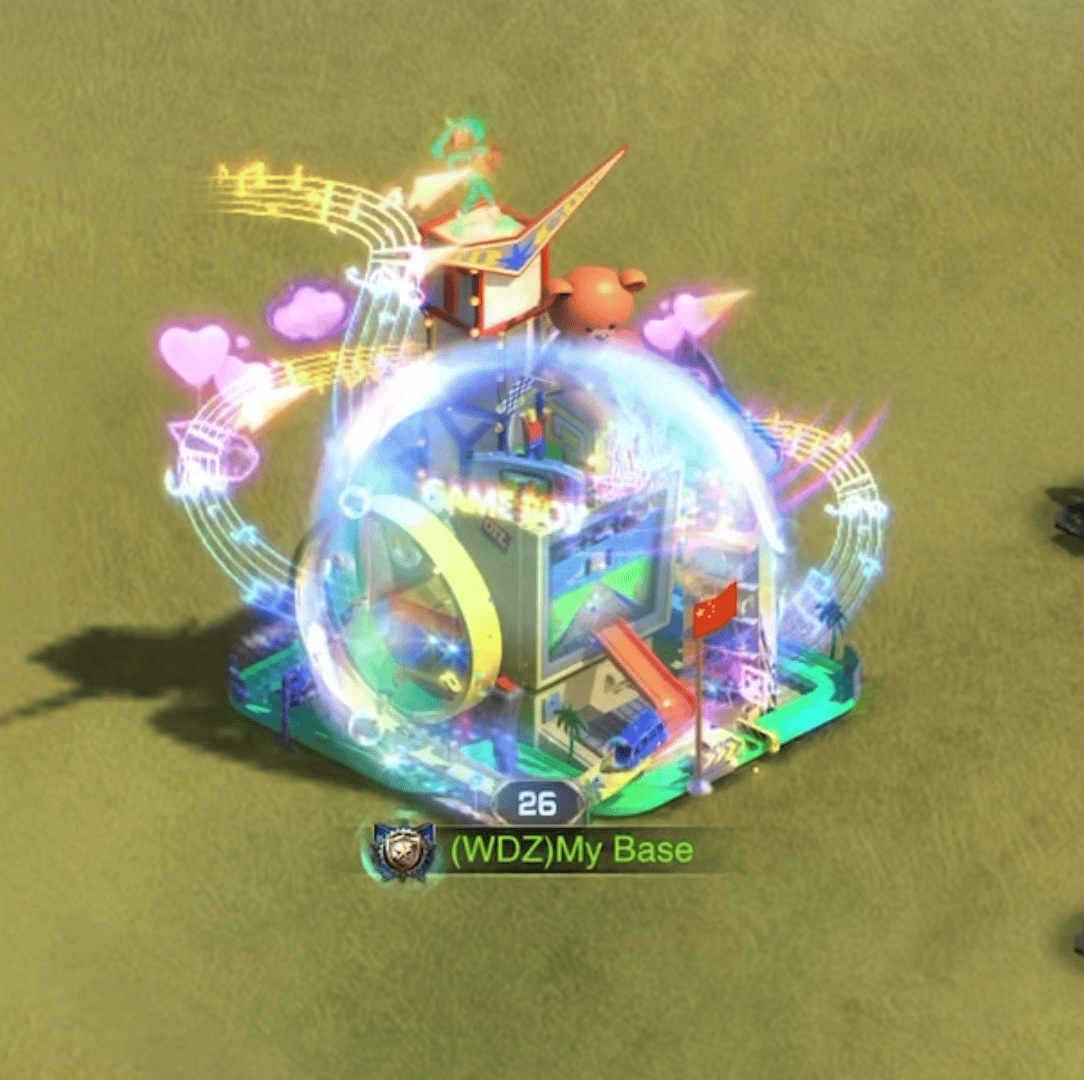Click the alliance emblem beside My Base
This screenshot has width=1084, height=1080.
click(404, 851)
